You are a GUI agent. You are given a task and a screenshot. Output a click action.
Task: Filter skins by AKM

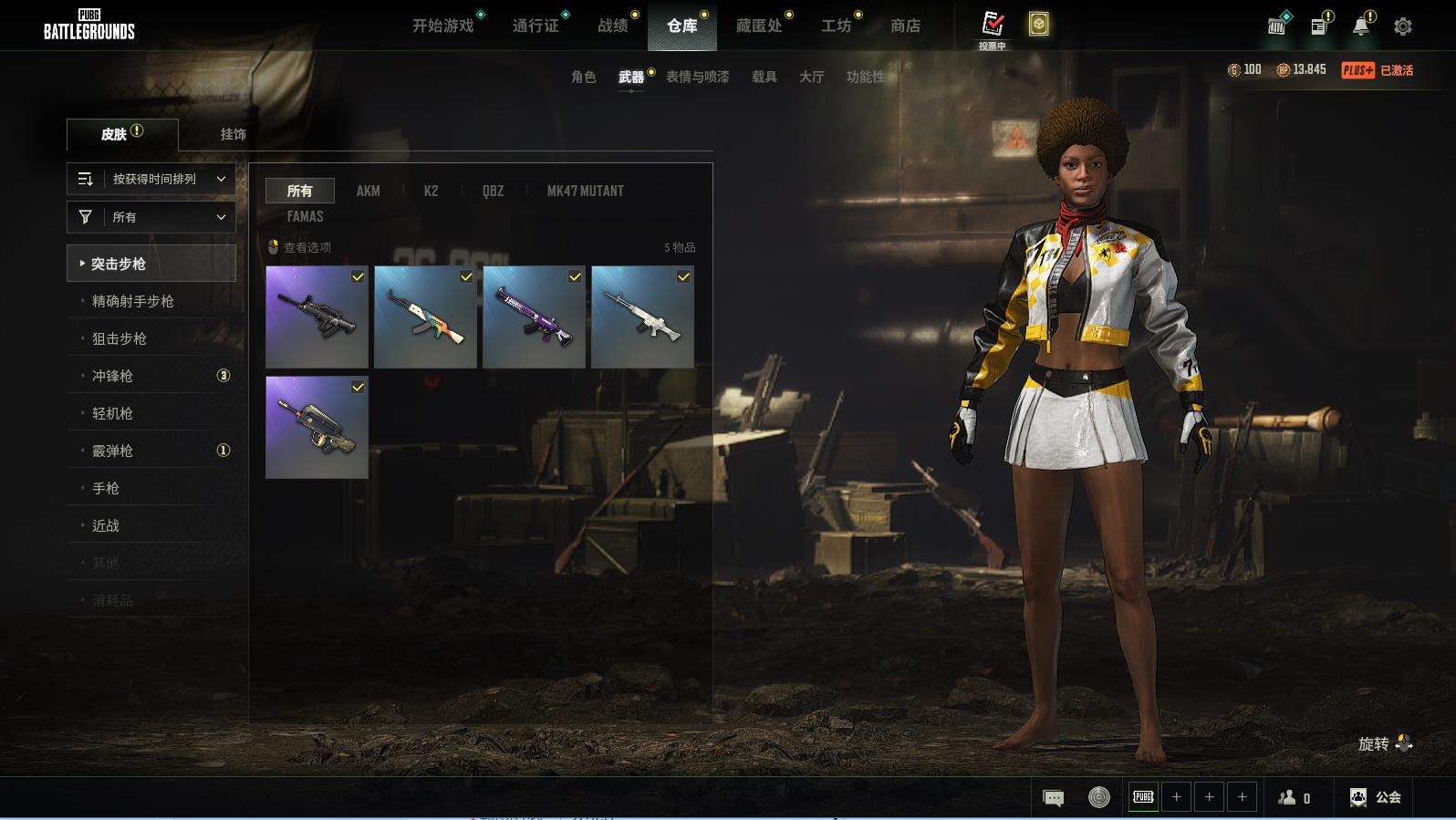(368, 191)
